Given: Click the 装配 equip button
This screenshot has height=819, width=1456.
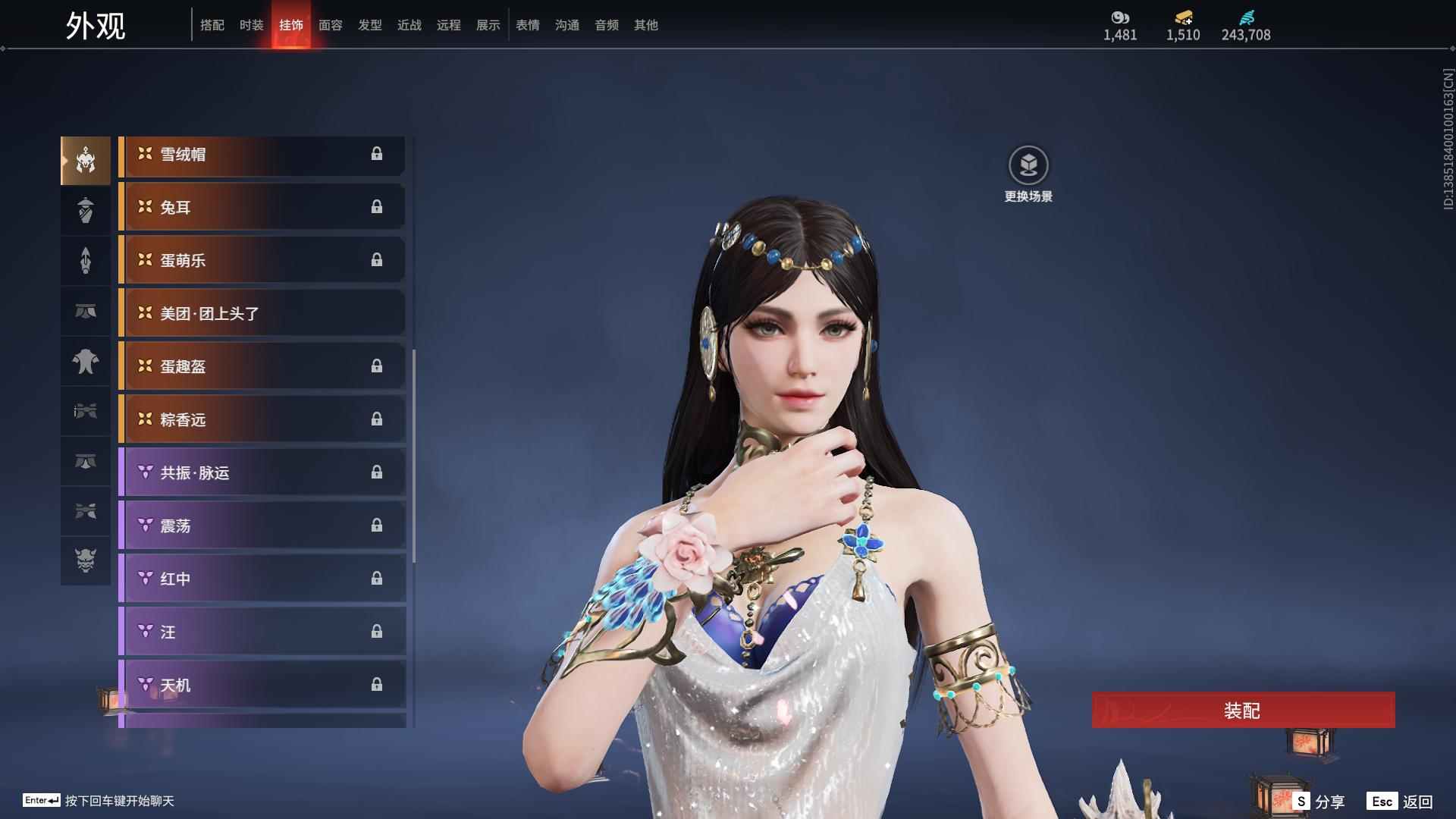Looking at the screenshot, I should (1243, 711).
